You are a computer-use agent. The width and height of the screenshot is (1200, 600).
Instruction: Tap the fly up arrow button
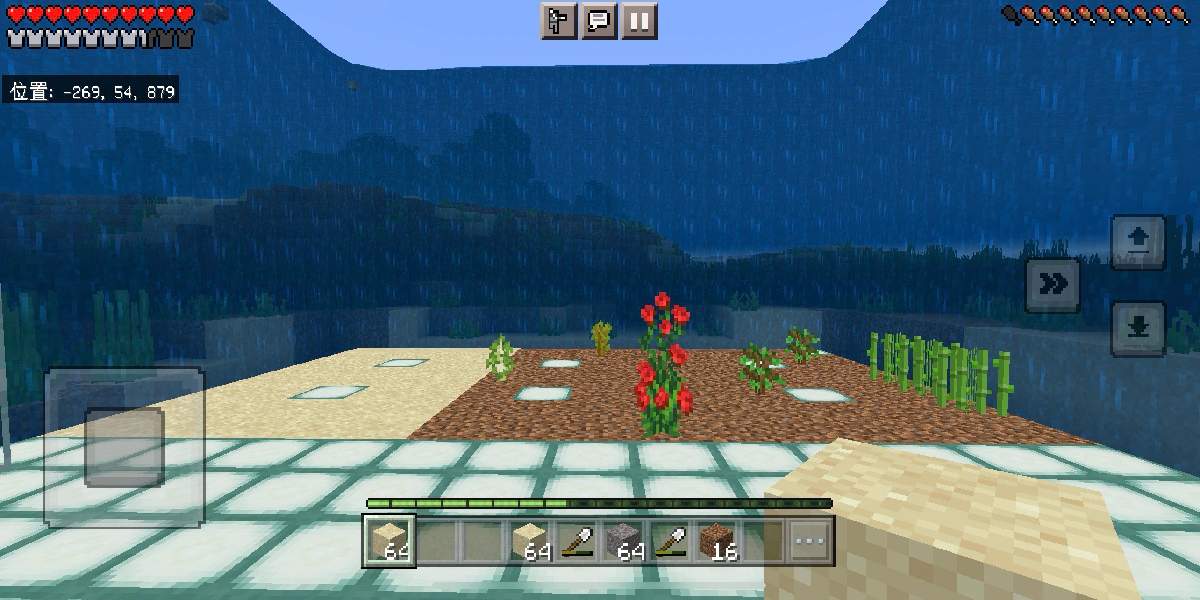(1138, 242)
